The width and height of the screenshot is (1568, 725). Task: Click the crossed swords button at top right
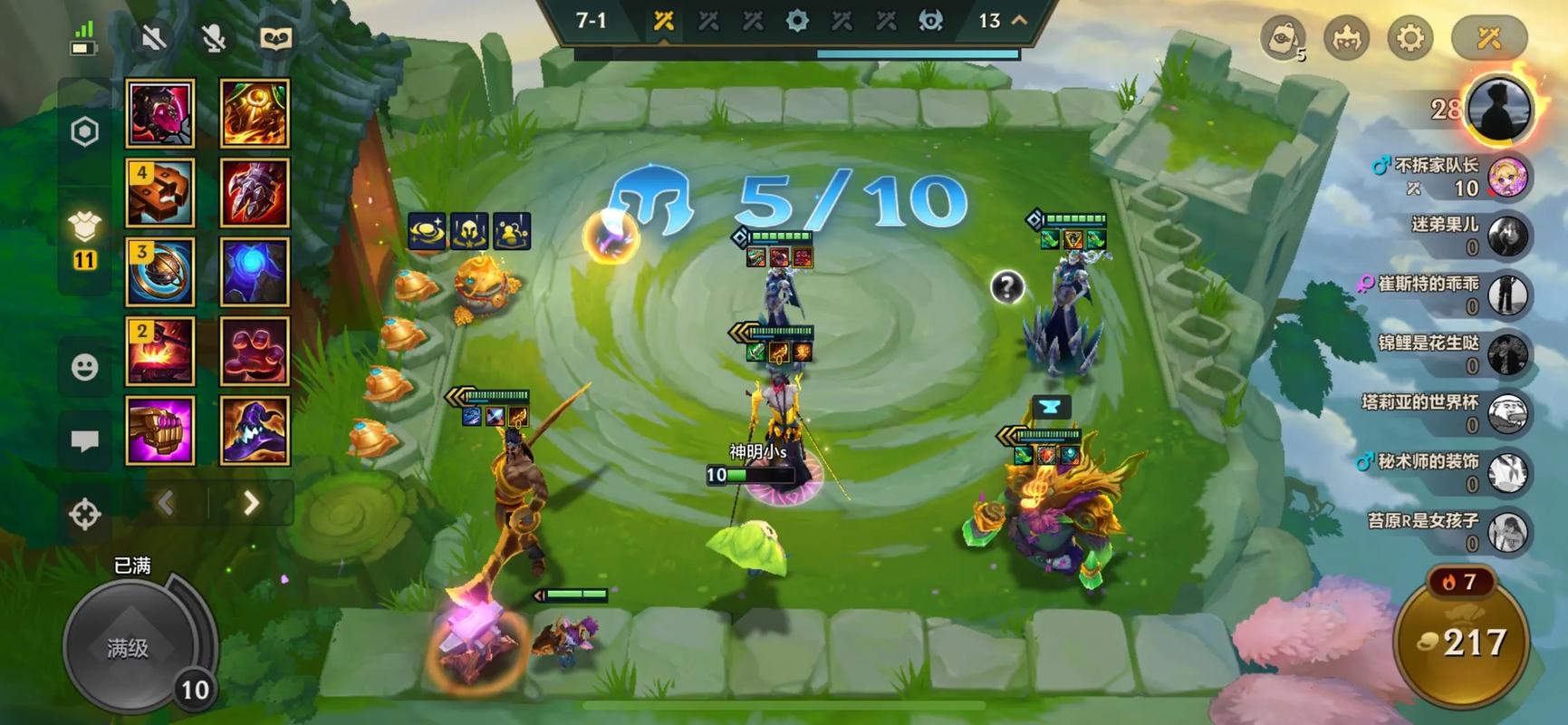(1489, 38)
